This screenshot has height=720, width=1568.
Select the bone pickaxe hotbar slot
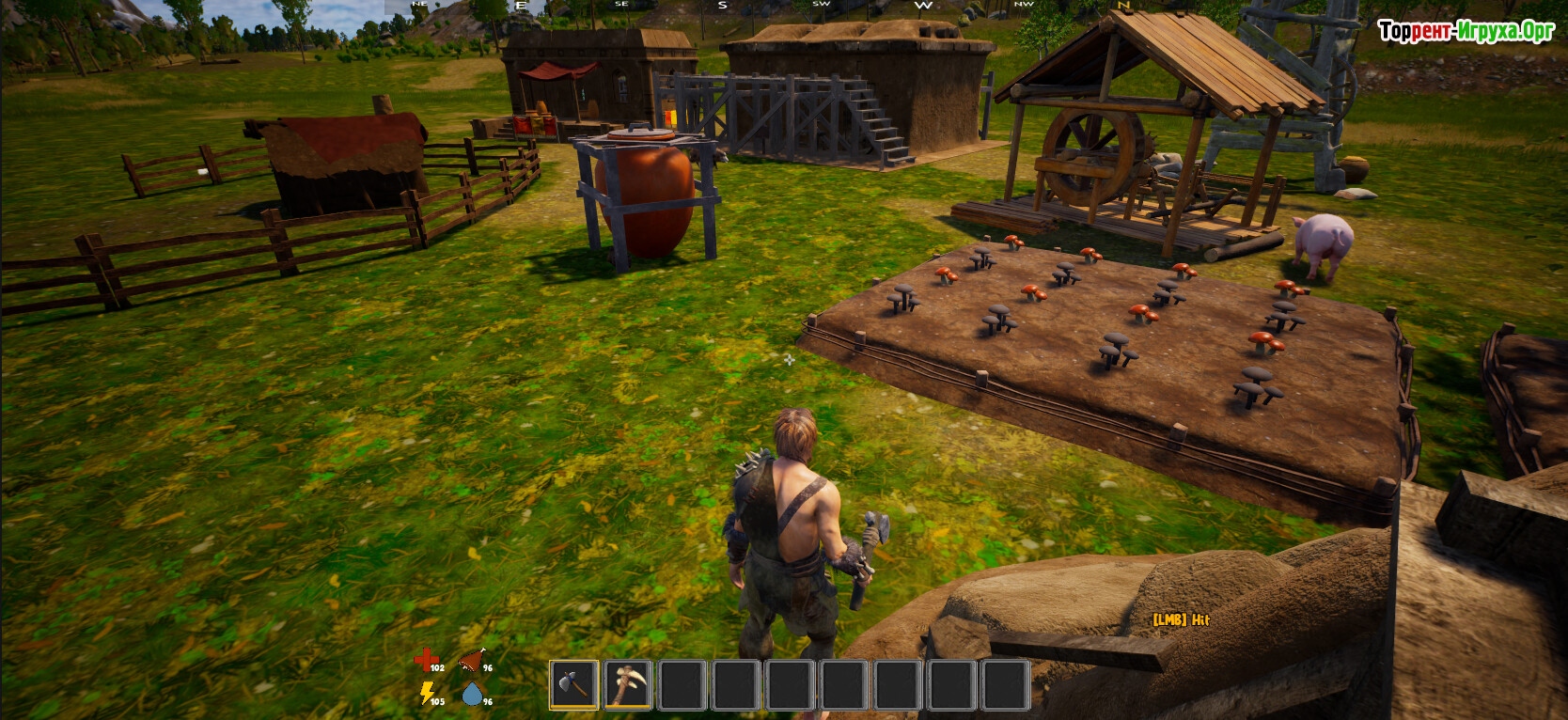pos(627,684)
